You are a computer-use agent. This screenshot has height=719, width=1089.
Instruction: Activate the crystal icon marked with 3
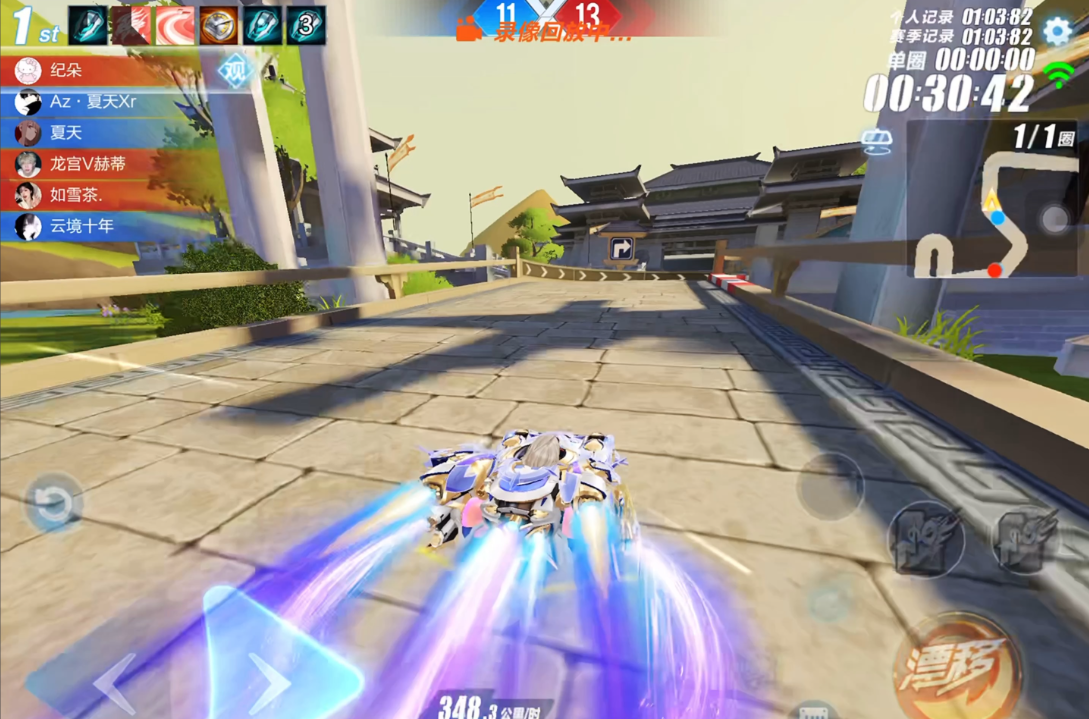(x=305, y=26)
